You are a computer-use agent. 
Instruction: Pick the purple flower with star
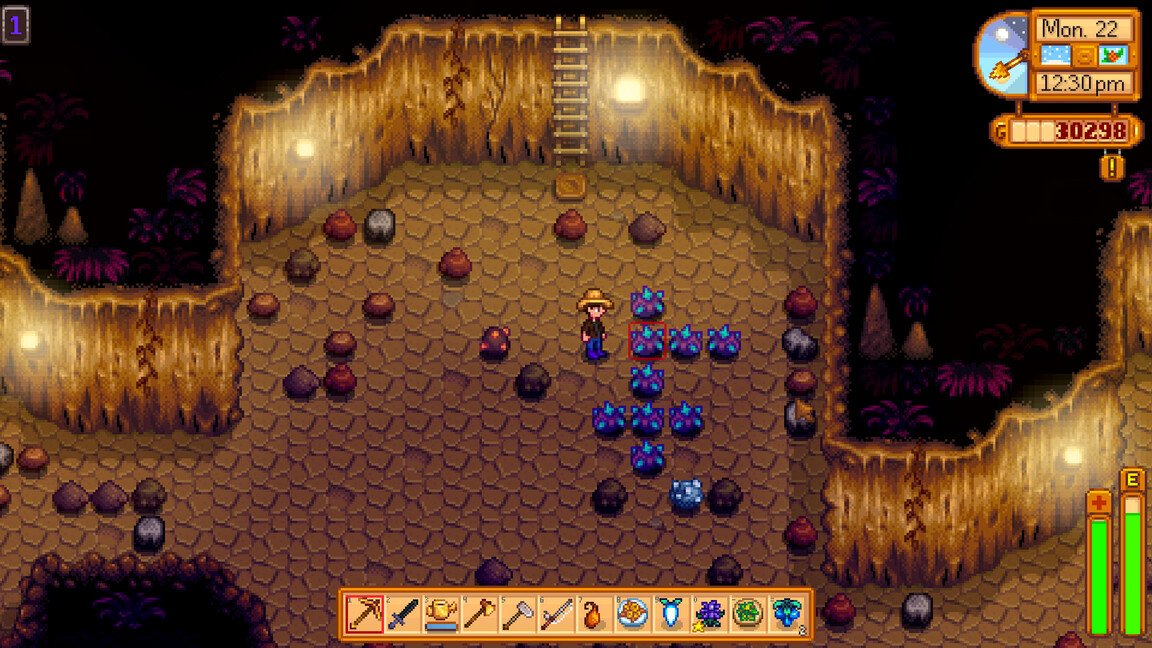[707, 613]
